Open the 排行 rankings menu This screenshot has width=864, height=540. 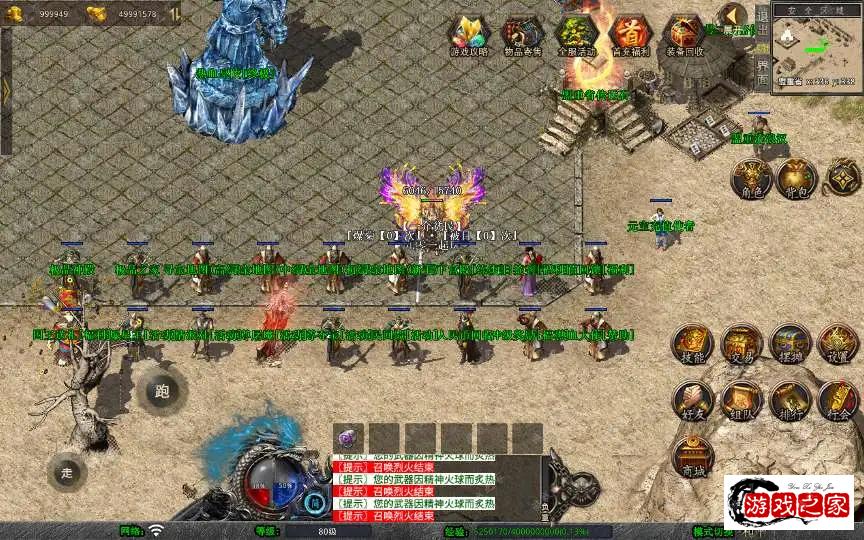pos(789,400)
